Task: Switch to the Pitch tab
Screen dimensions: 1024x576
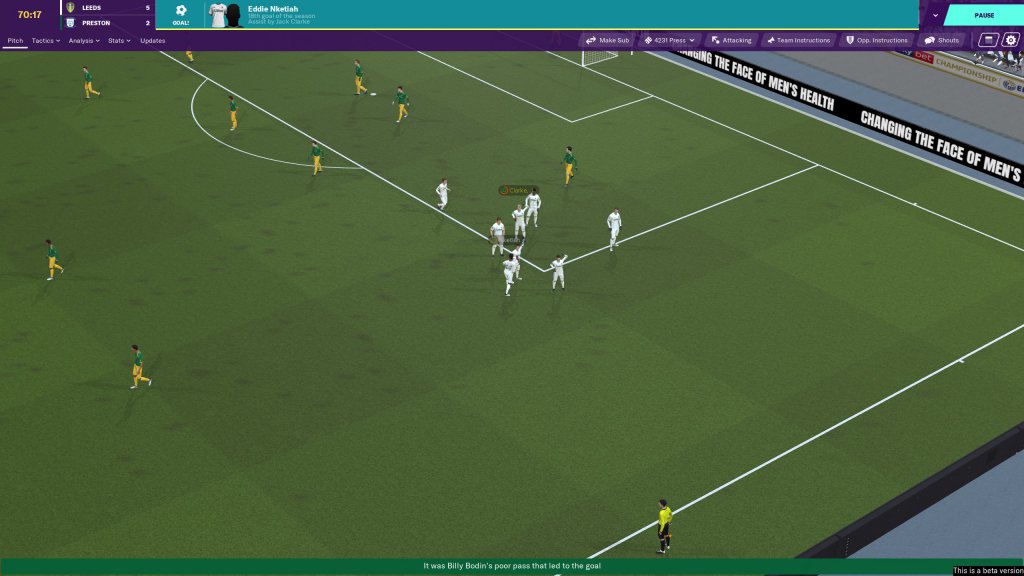Action: [x=15, y=41]
